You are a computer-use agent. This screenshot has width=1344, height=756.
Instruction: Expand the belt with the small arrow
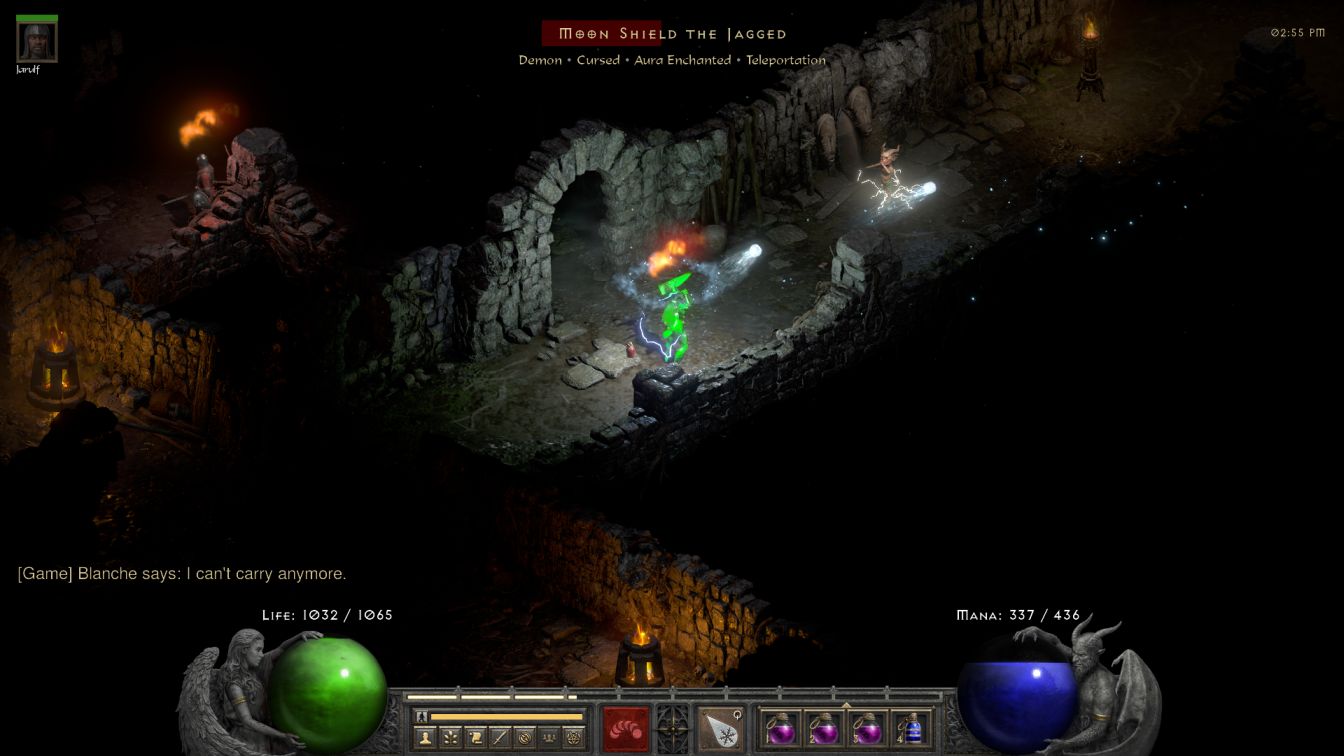click(x=846, y=704)
